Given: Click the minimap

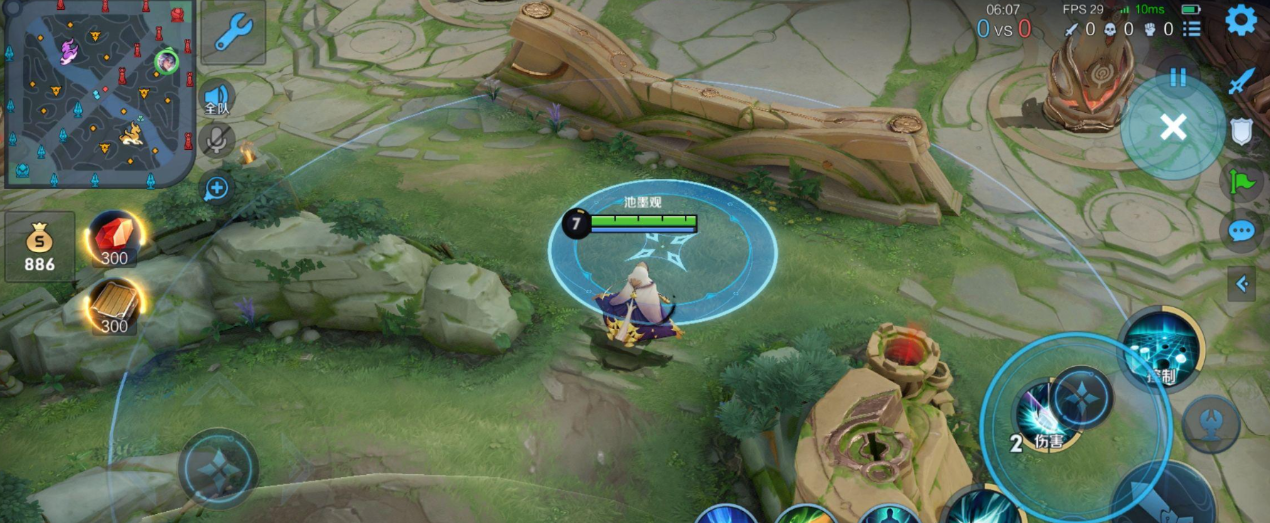Looking at the screenshot, I should (x=98, y=97).
